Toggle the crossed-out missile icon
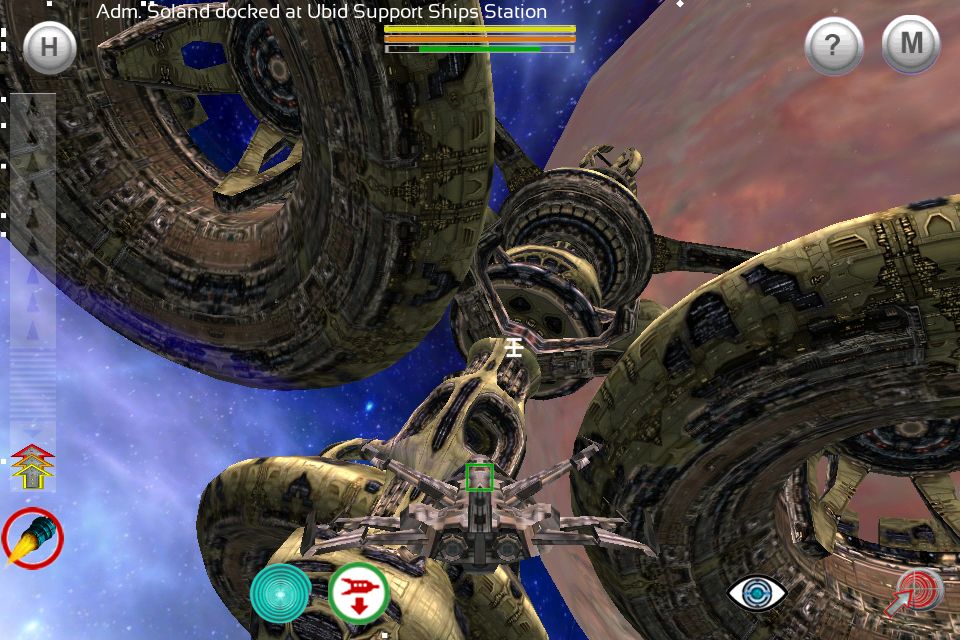Screen dimensions: 960x640 click(x=32, y=538)
